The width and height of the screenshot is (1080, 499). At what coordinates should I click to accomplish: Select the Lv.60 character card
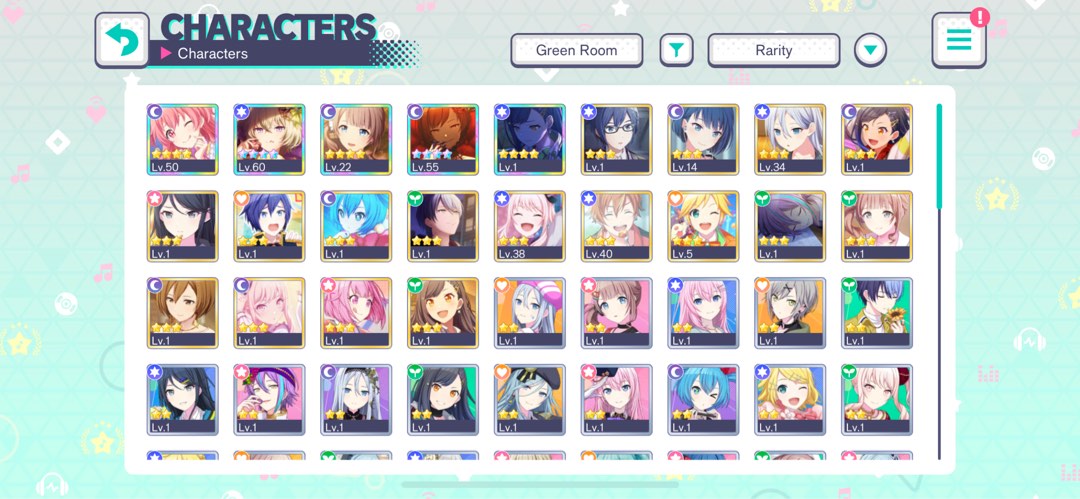270,140
